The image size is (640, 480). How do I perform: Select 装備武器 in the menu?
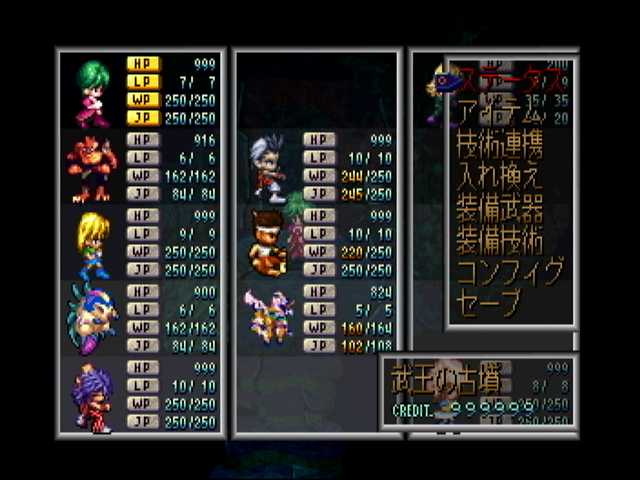coord(499,208)
